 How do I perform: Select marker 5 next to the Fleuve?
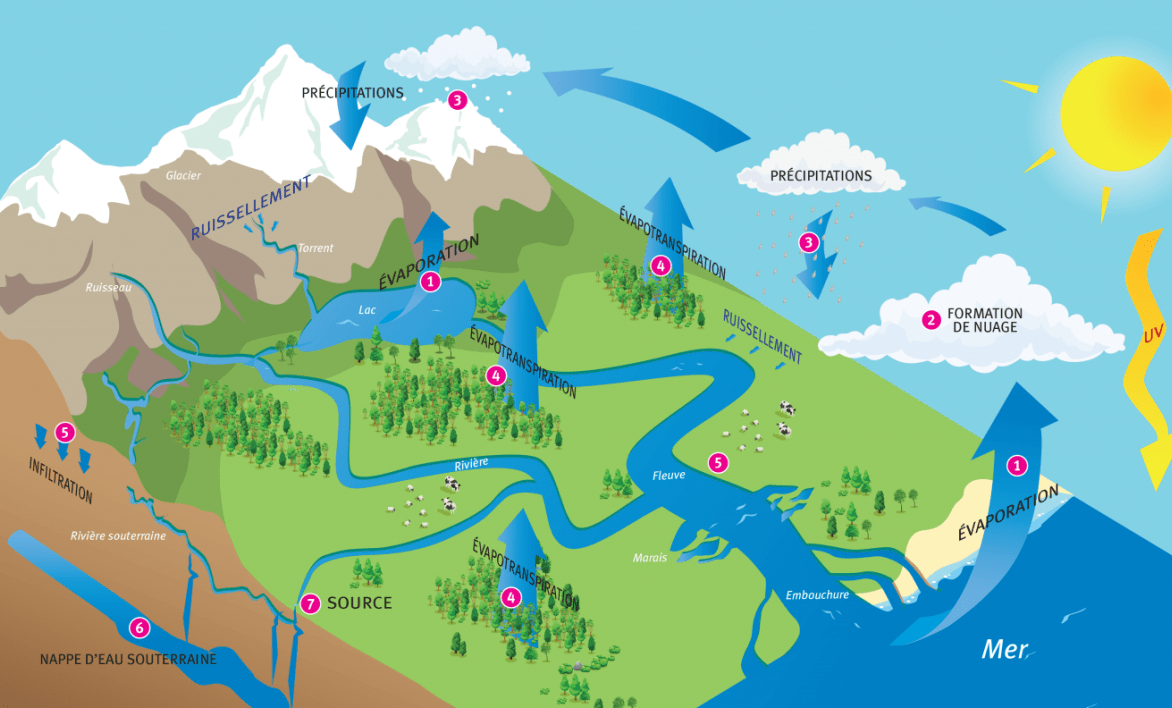[x=717, y=462]
